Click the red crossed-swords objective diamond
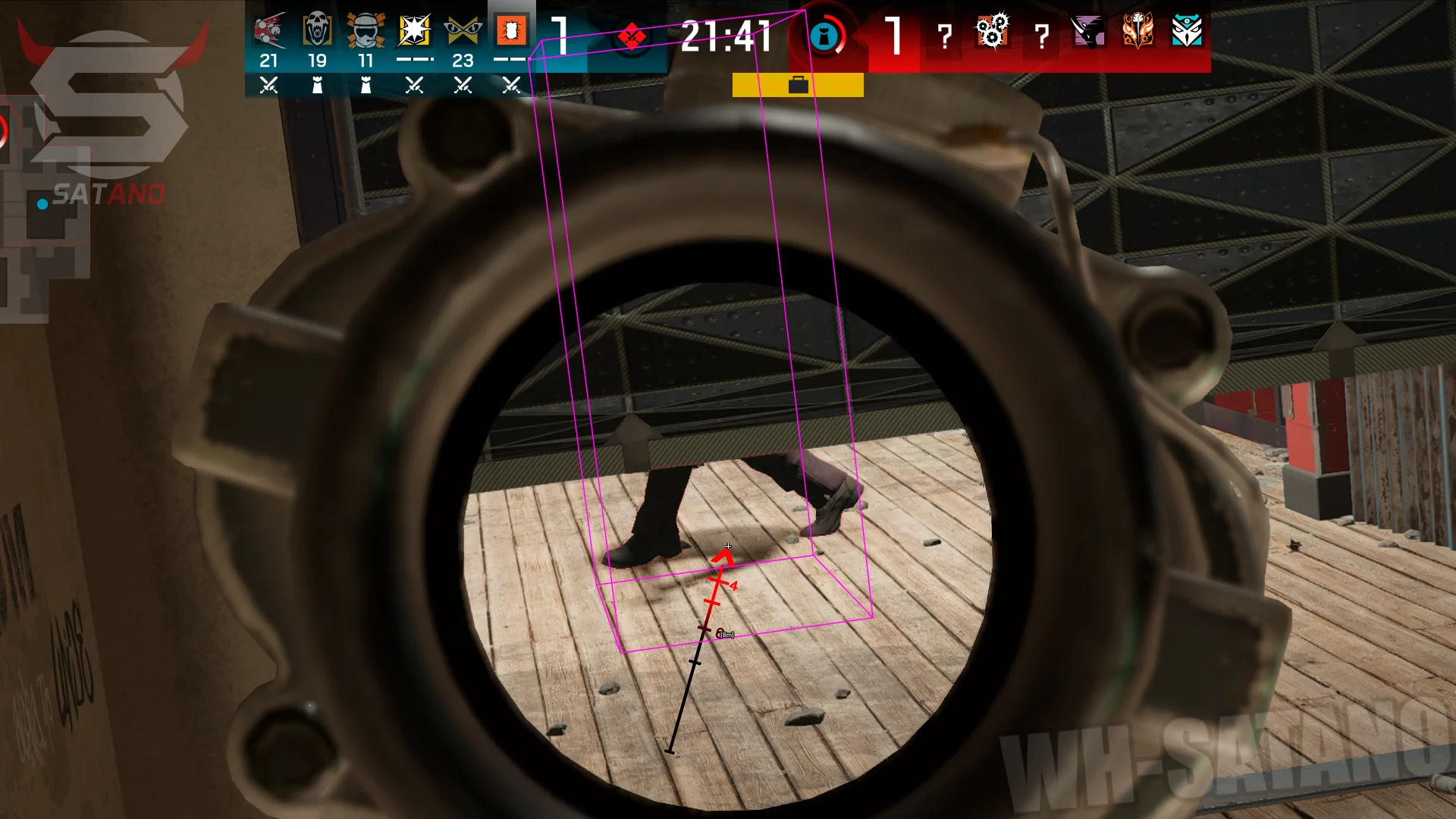The width and height of the screenshot is (1456, 819). point(632,36)
